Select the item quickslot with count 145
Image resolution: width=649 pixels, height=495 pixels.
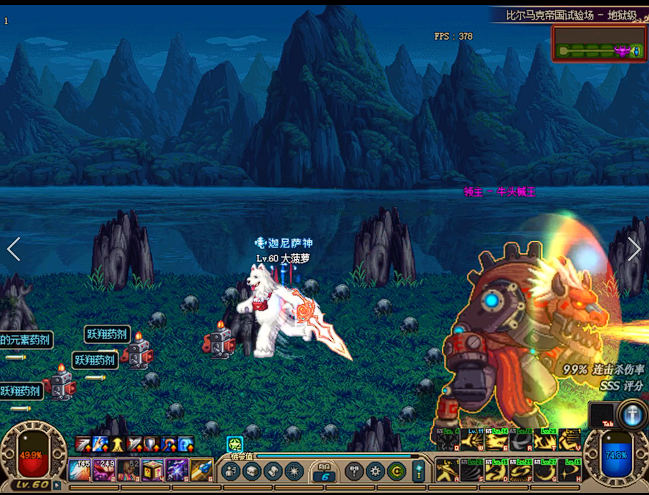(x=81, y=469)
